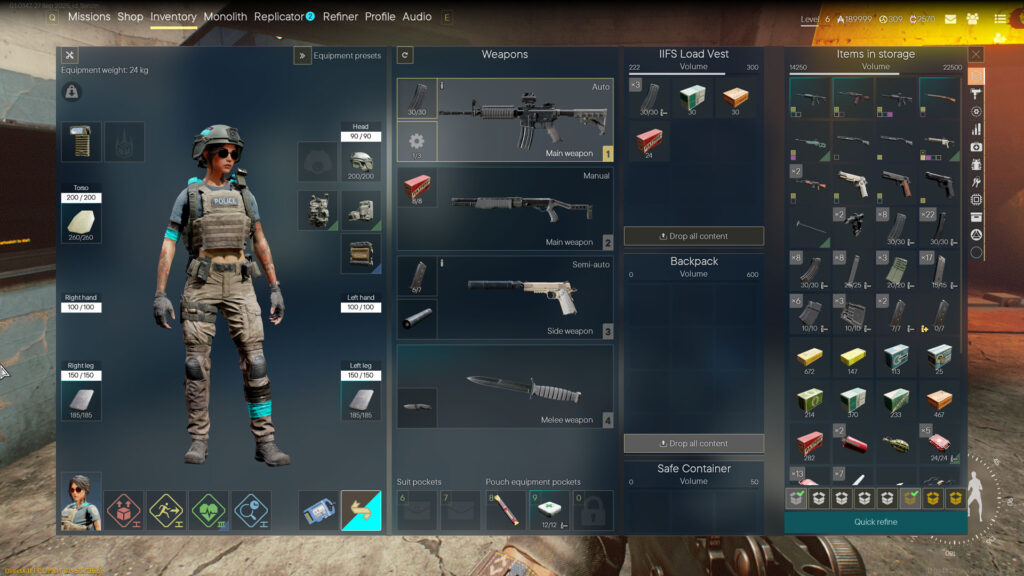The height and width of the screenshot is (576, 1024).
Task: Expand the Equipment presets panel
Action: 302,56
